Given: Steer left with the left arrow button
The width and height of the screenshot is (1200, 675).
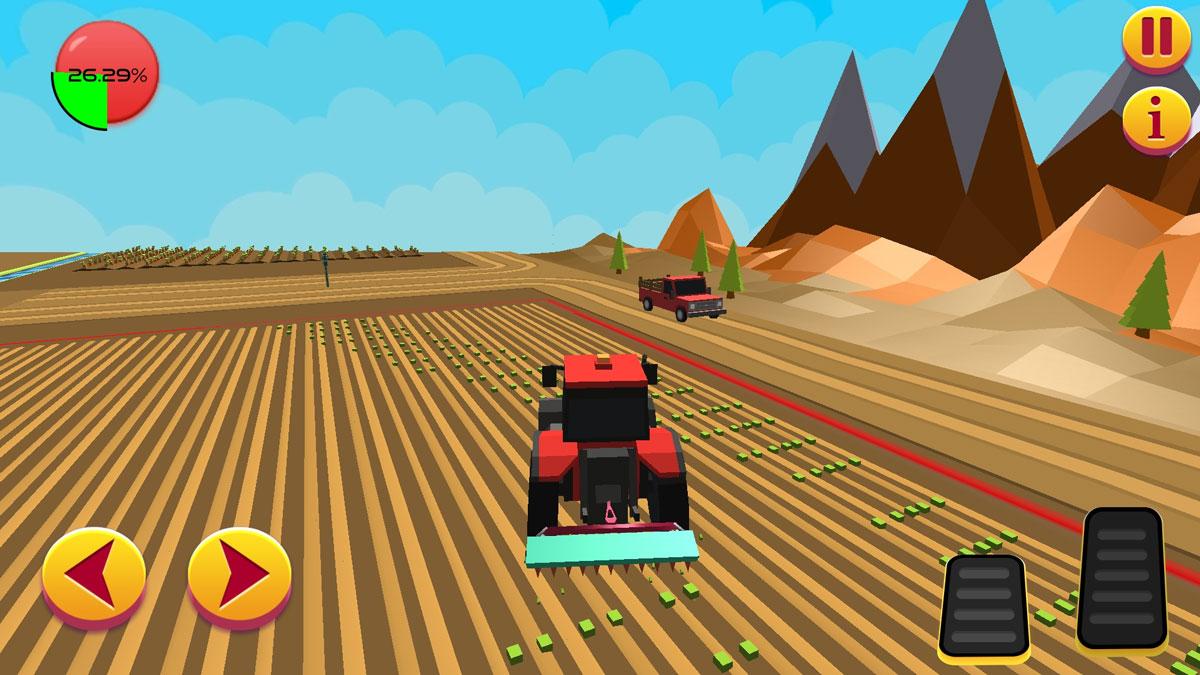Looking at the screenshot, I should click(x=94, y=575).
